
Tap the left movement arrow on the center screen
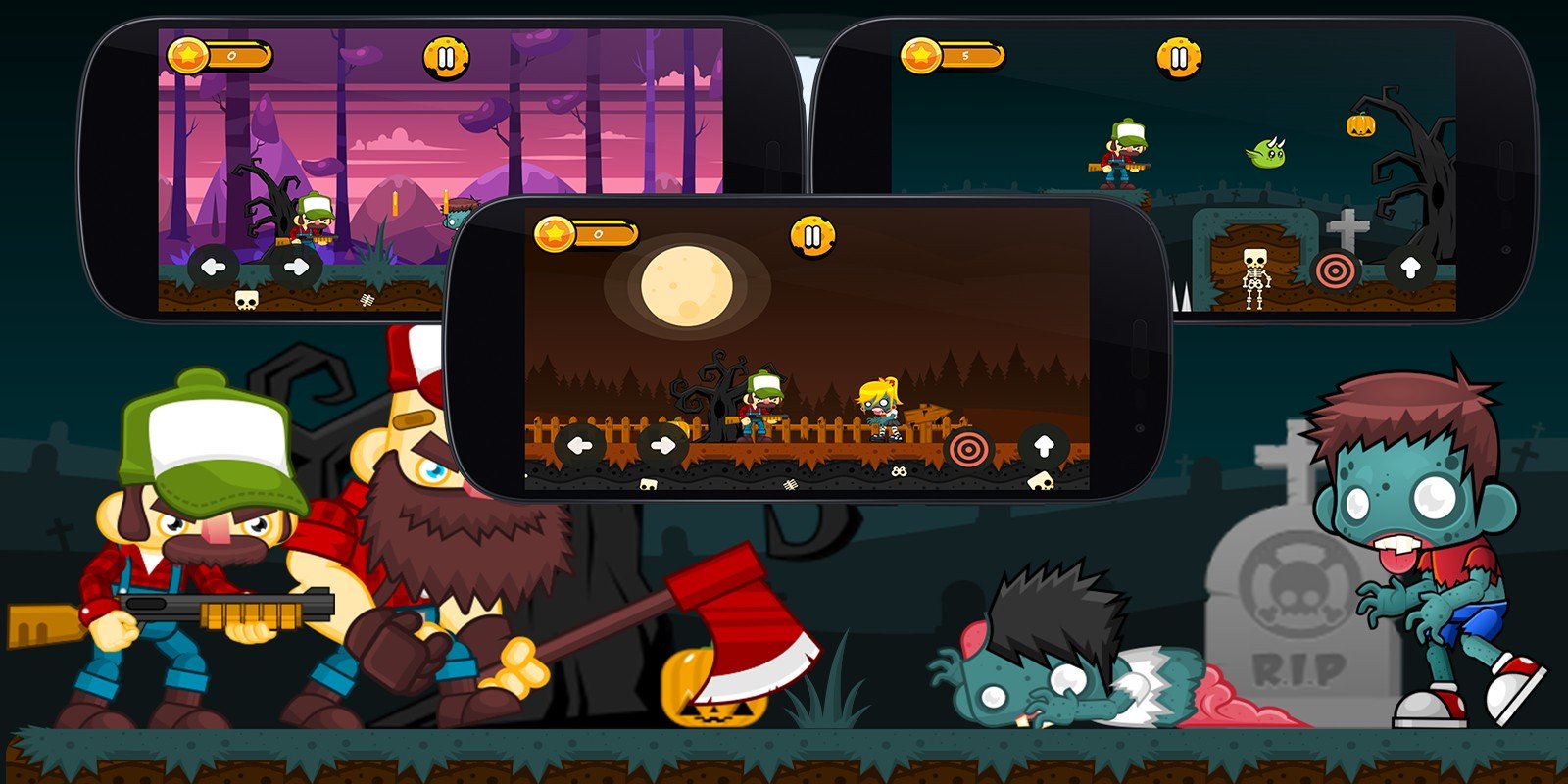[579, 443]
